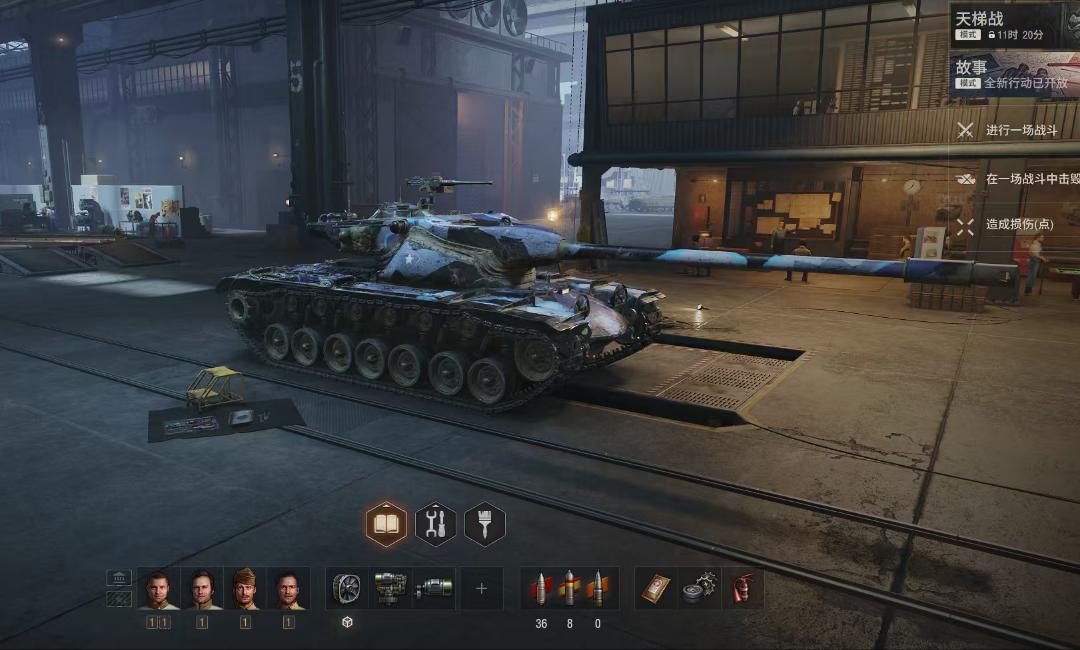1080x650 pixels.
Task: Open the paintbrush customization hexagon tab
Action: pos(485,524)
